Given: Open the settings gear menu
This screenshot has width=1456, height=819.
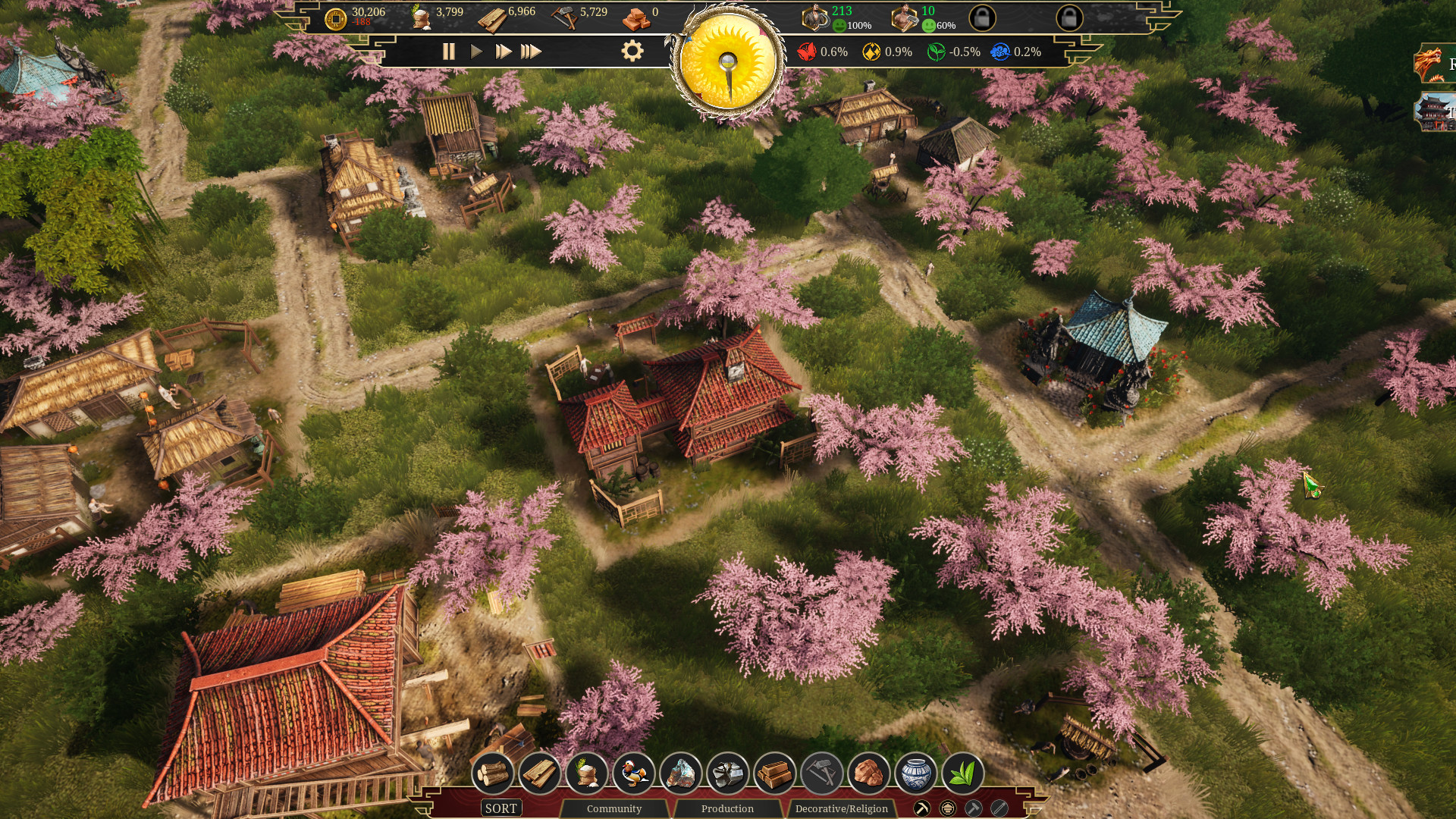Looking at the screenshot, I should pyautogui.click(x=632, y=52).
